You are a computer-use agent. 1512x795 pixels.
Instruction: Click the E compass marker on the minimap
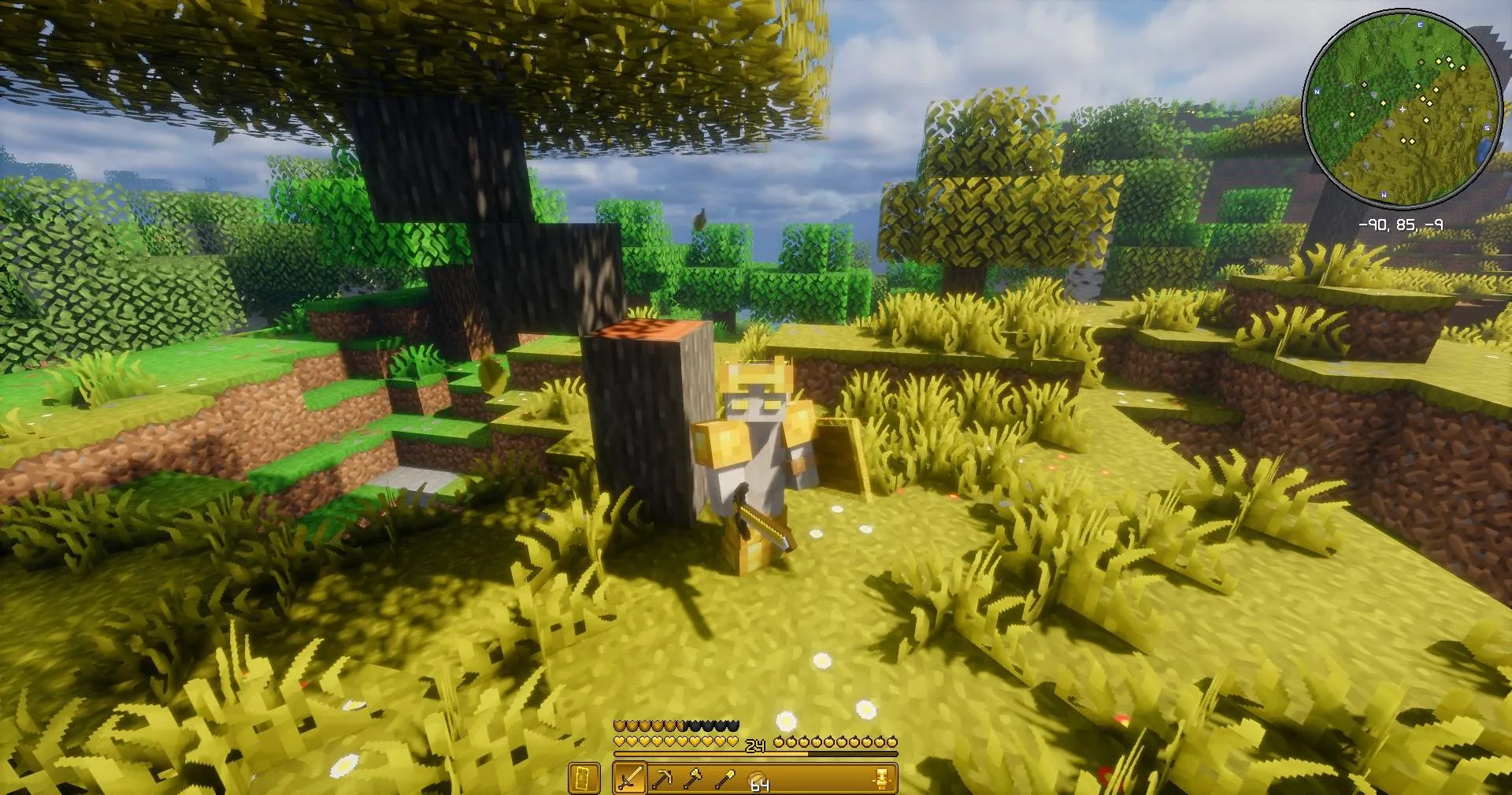point(1420,24)
